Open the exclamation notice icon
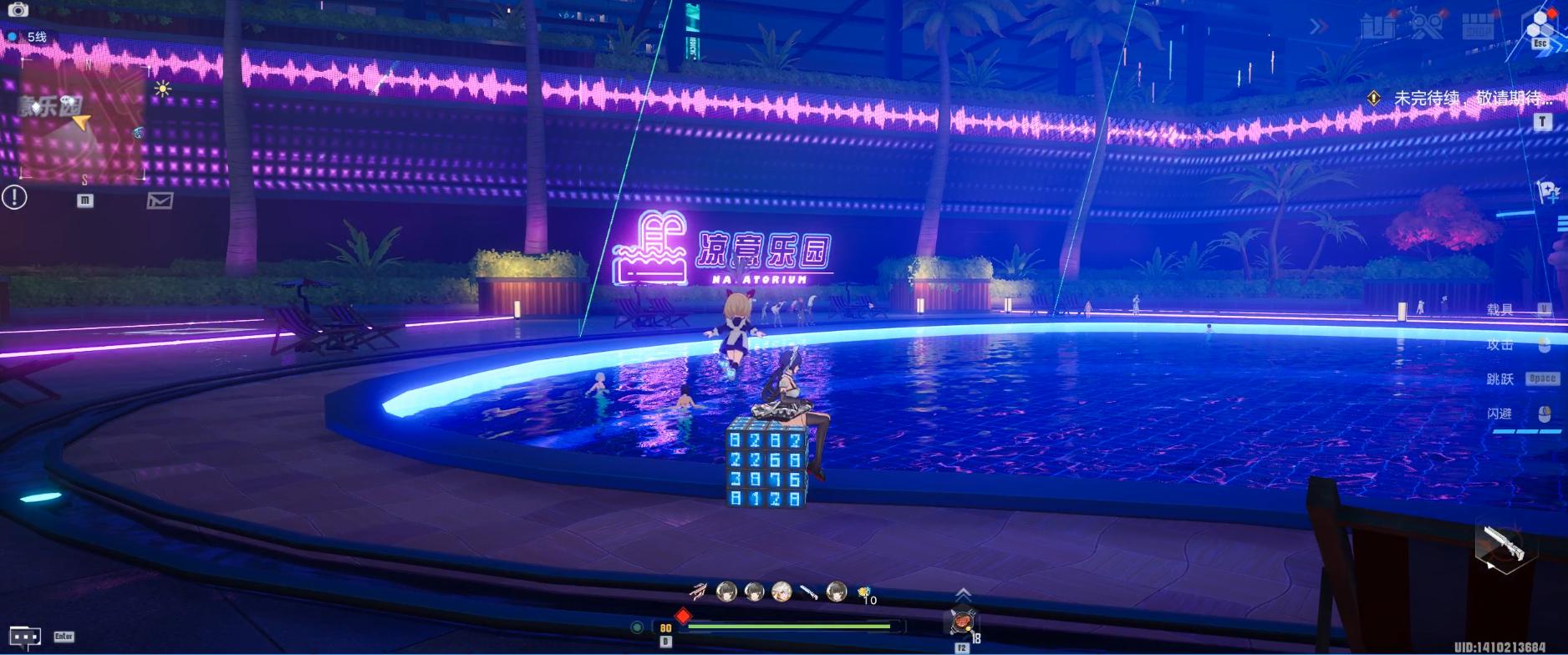Screen dimensions: 1568x655 tap(14, 197)
